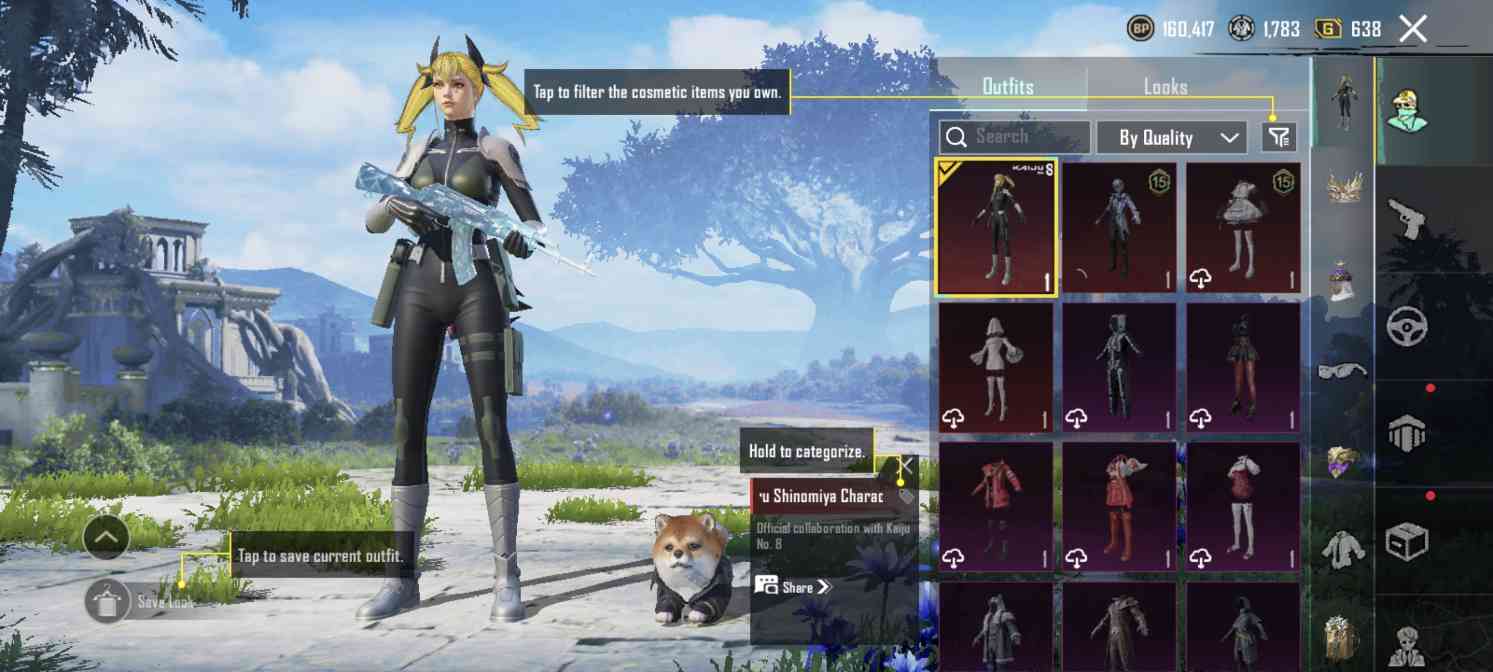Open the golden wings headgear category
Image resolution: width=1493 pixels, height=672 pixels.
pos(1342,188)
